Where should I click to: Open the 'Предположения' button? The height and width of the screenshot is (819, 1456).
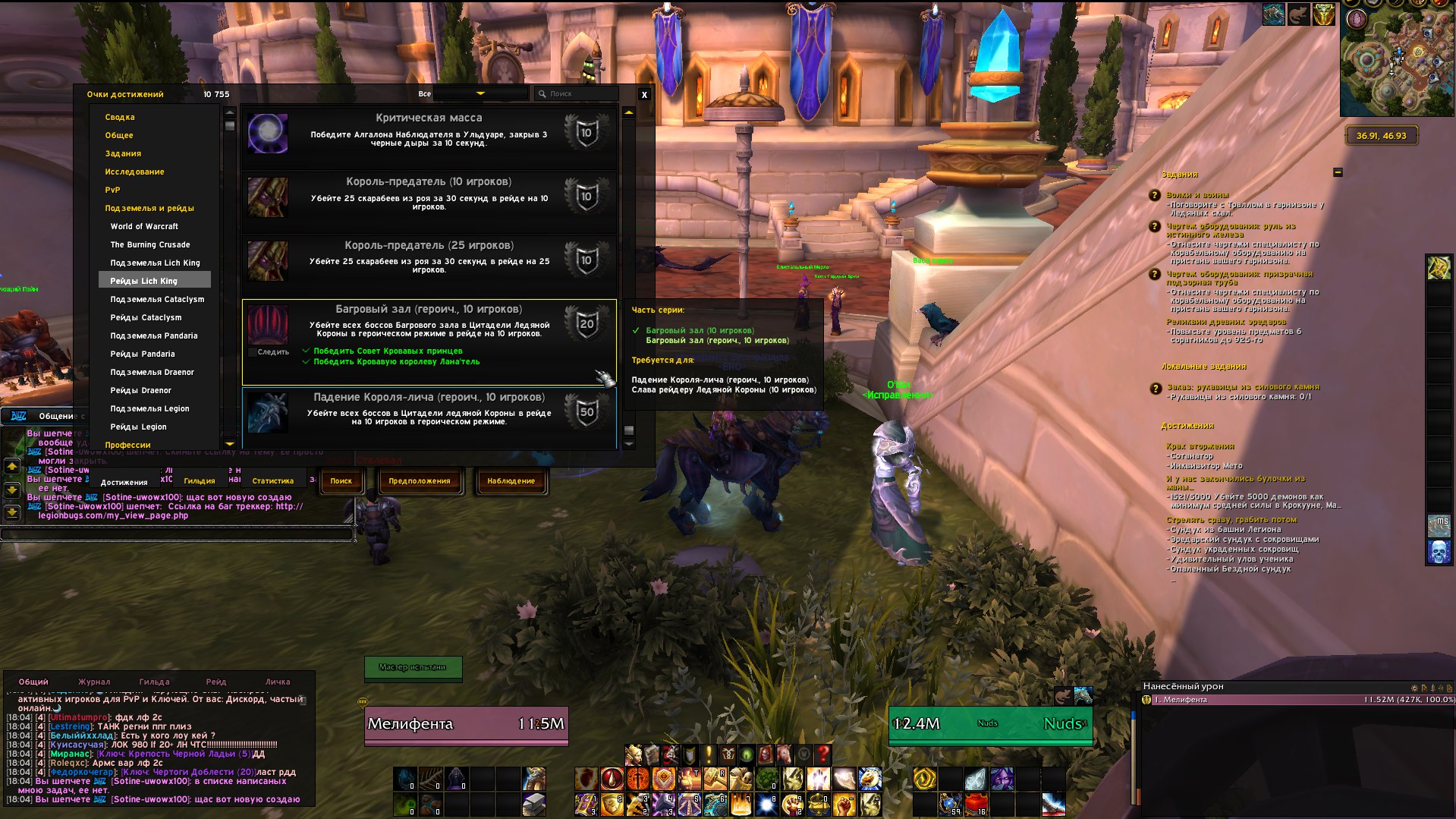(419, 481)
